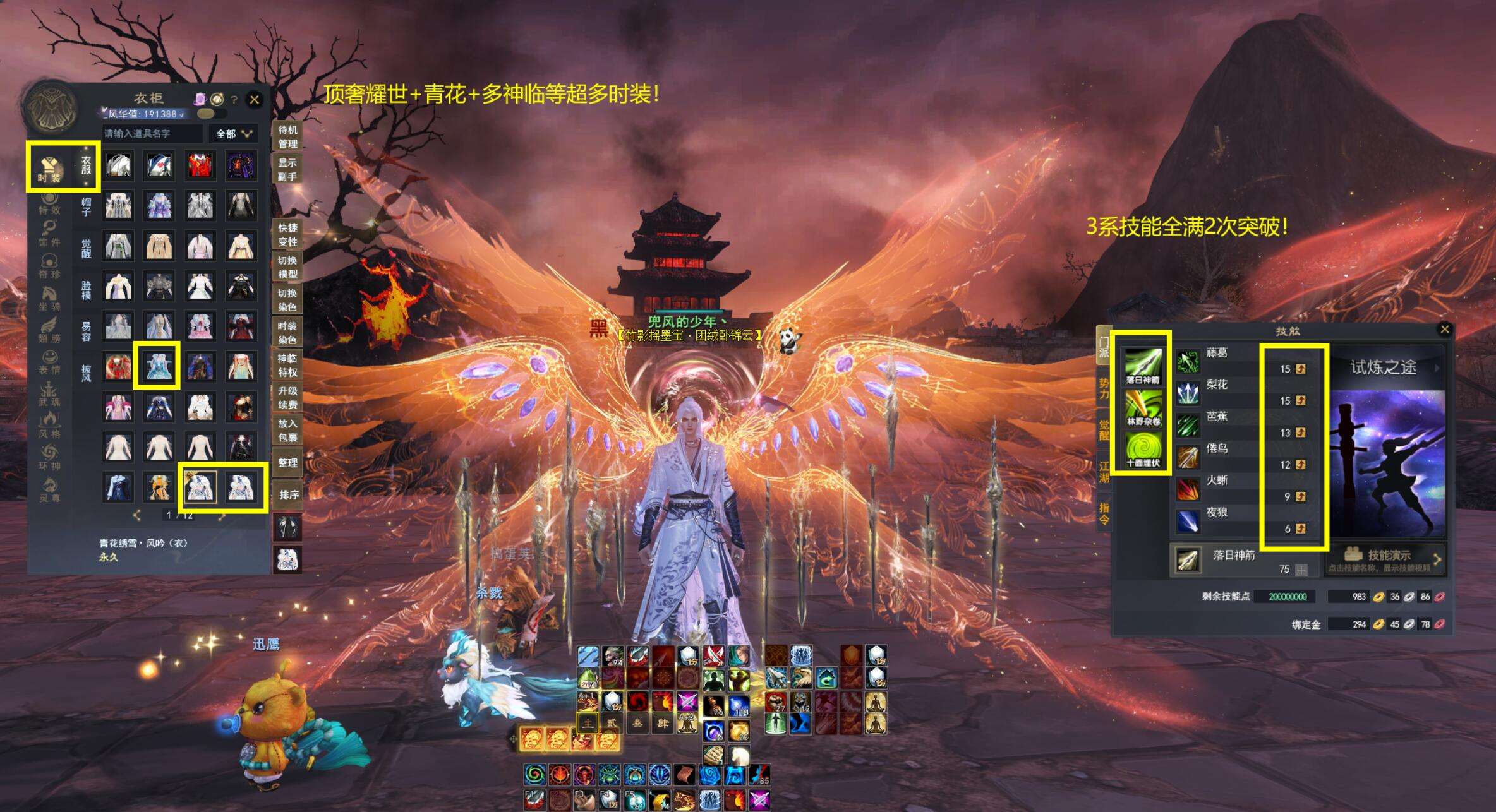Click the 时装染色 outfit dye button
Image resolution: width=1496 pixels, height=812 pixels.
click(x=287, y=333)
